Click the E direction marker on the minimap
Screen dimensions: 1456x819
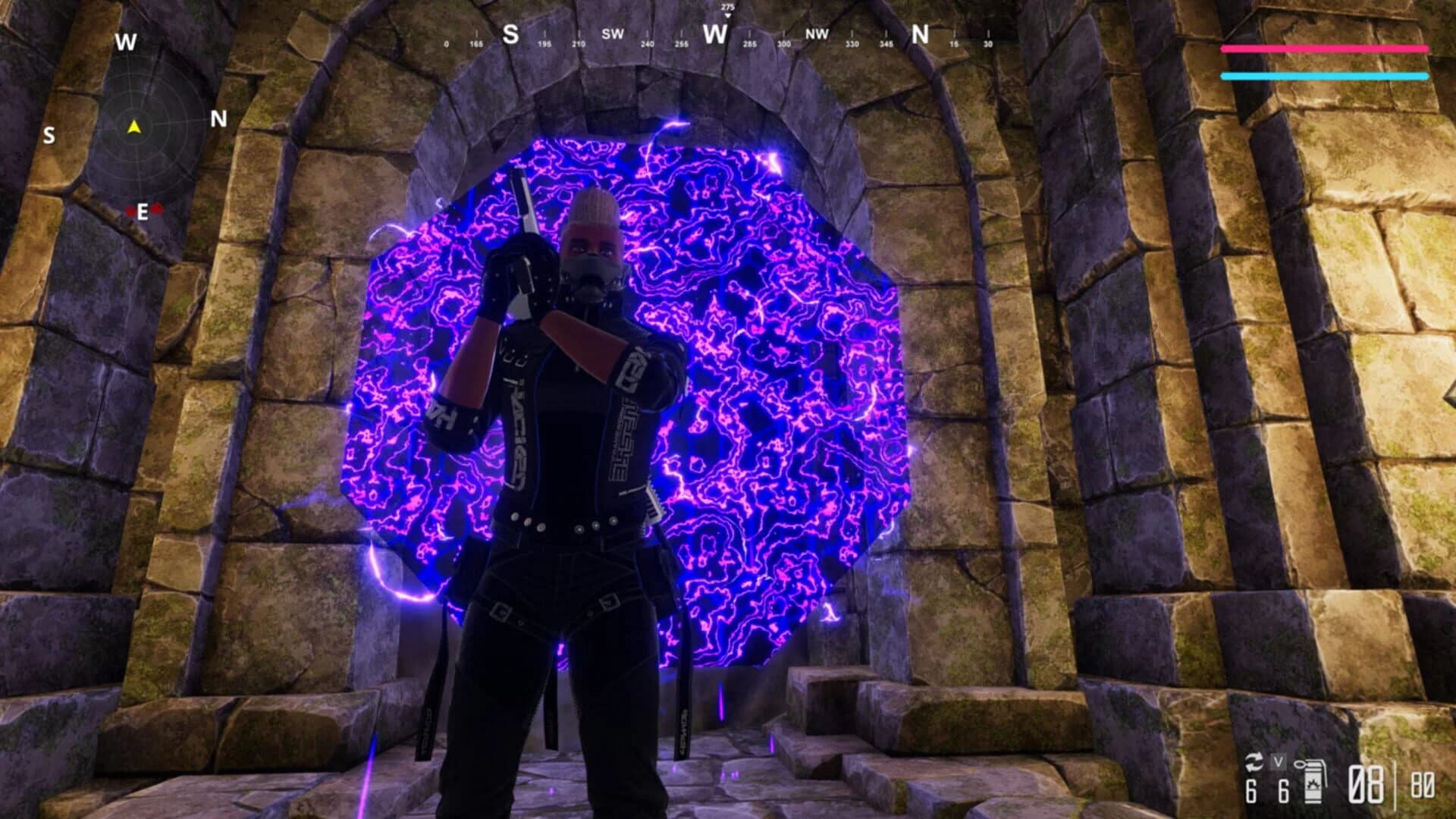tap(142, 211)
